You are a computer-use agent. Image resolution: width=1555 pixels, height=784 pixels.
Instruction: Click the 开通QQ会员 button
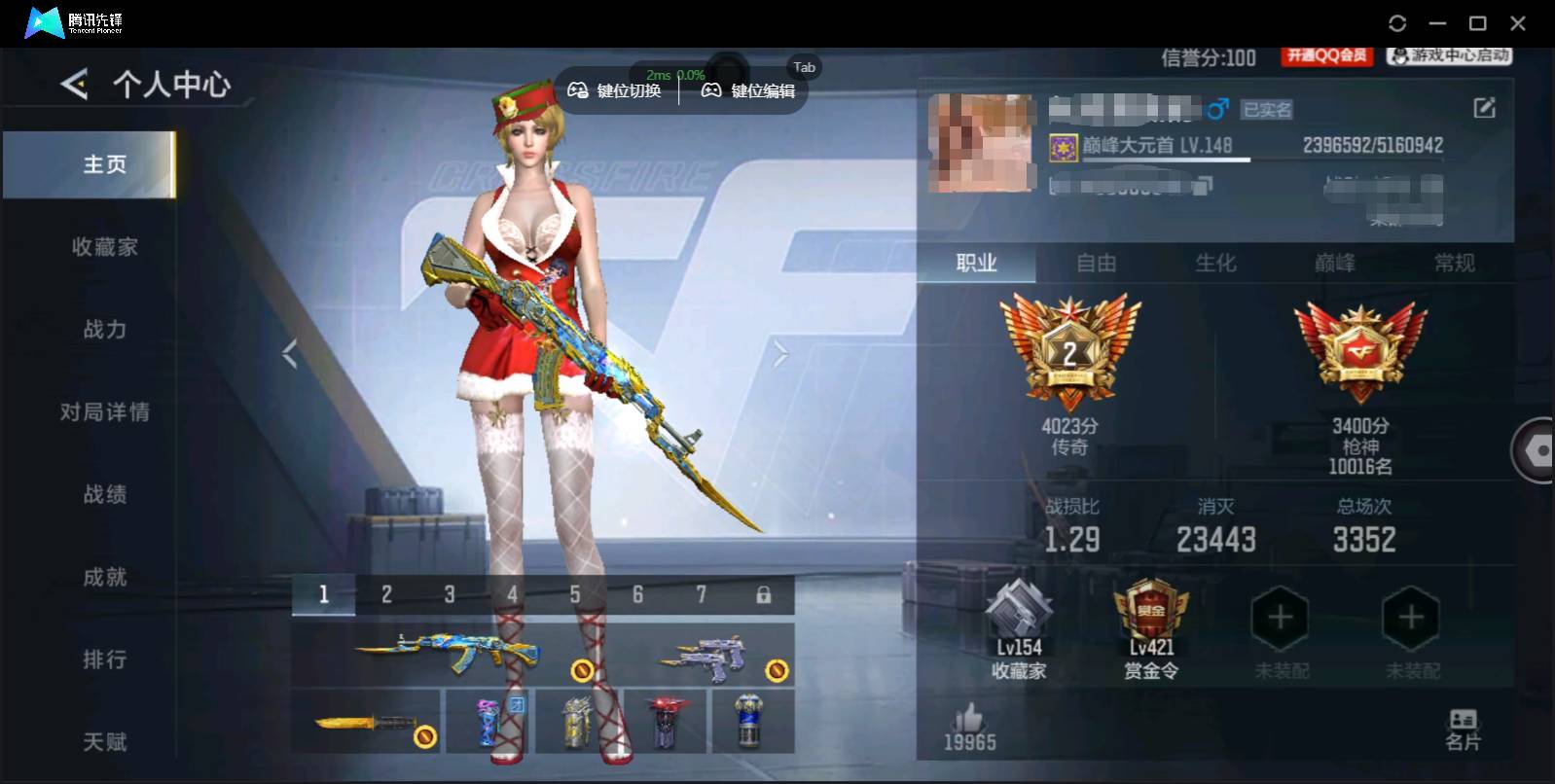point(1325,56)
